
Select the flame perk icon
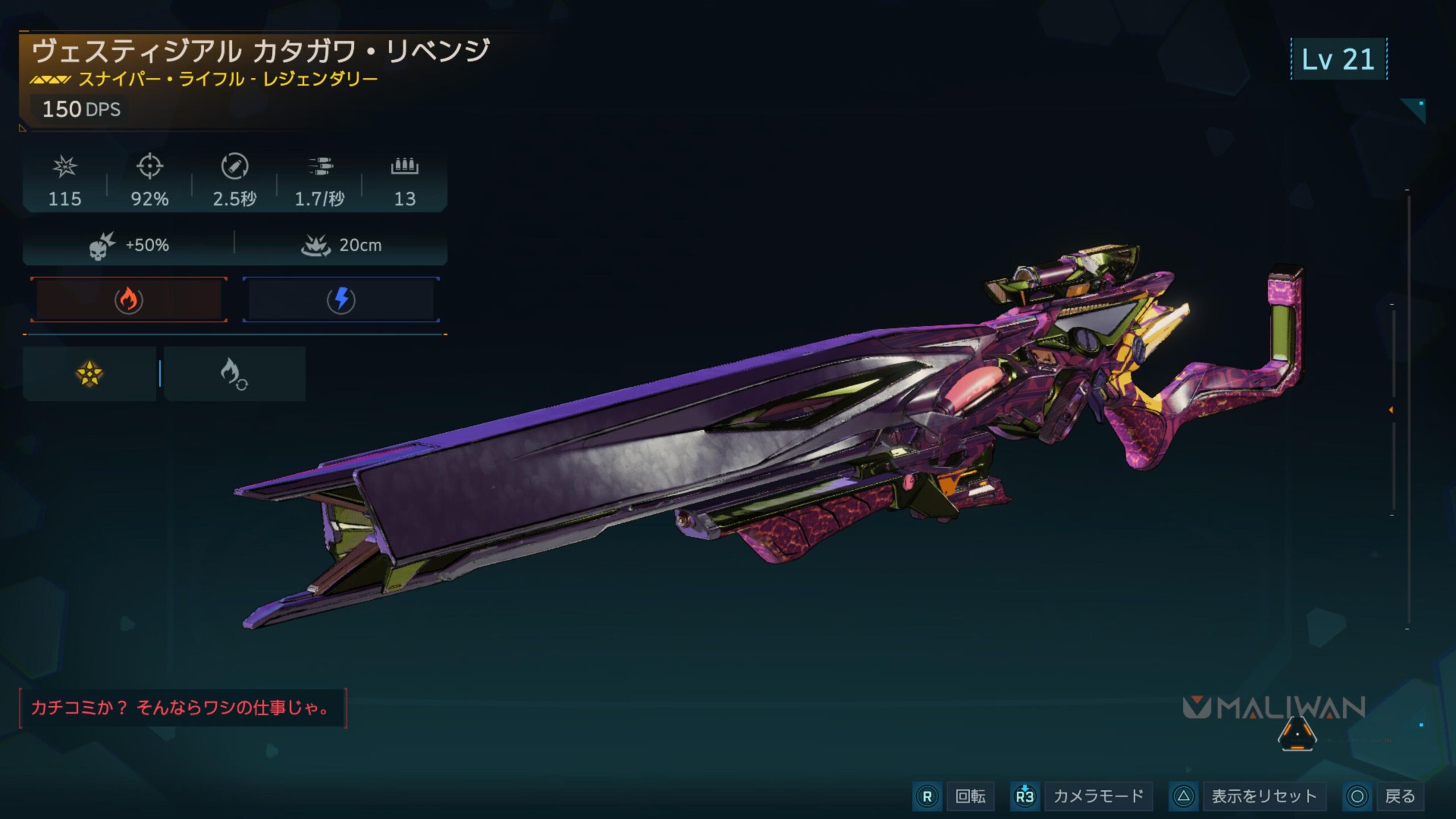(234, 374)
